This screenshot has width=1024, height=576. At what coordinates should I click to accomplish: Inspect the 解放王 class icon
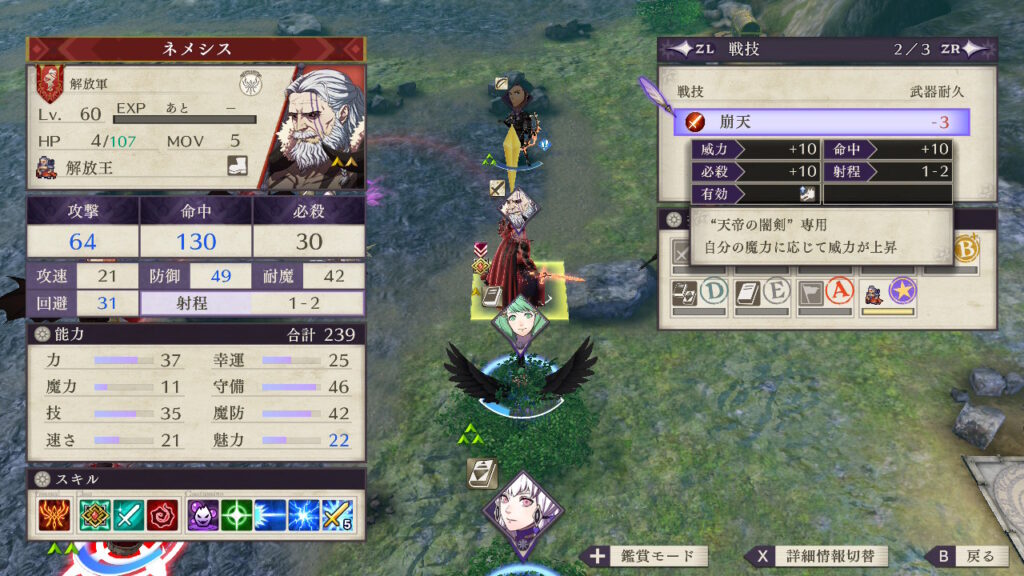tap(46, 167)
